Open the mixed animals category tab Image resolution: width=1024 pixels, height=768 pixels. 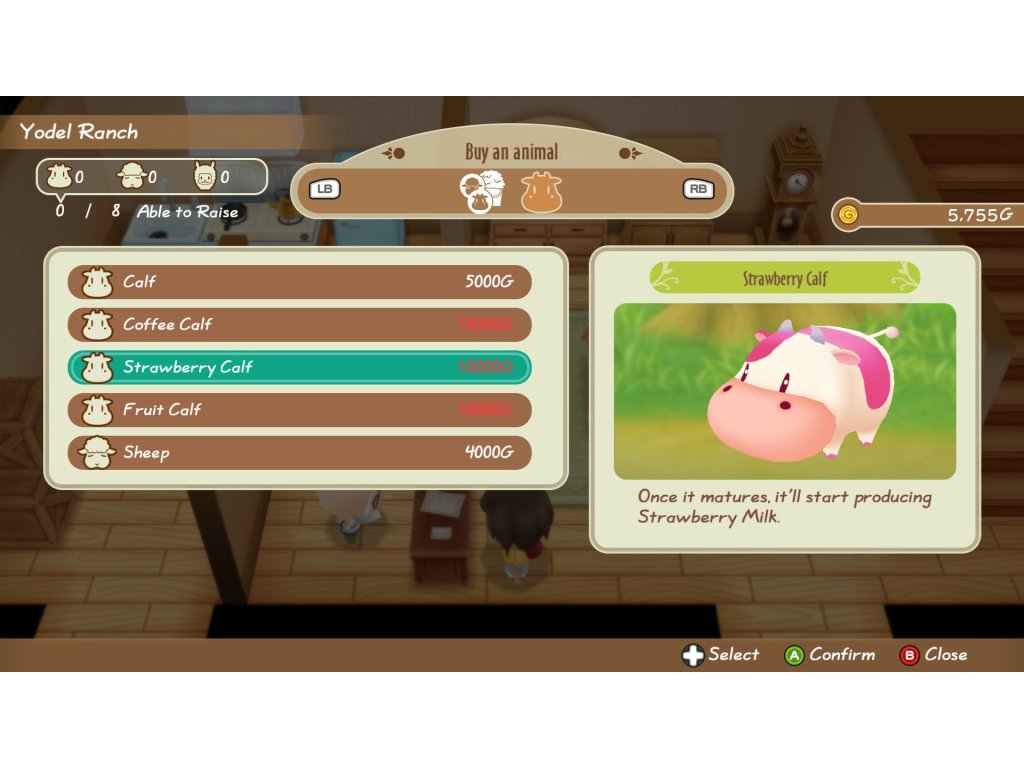click(x=481, y=191)
